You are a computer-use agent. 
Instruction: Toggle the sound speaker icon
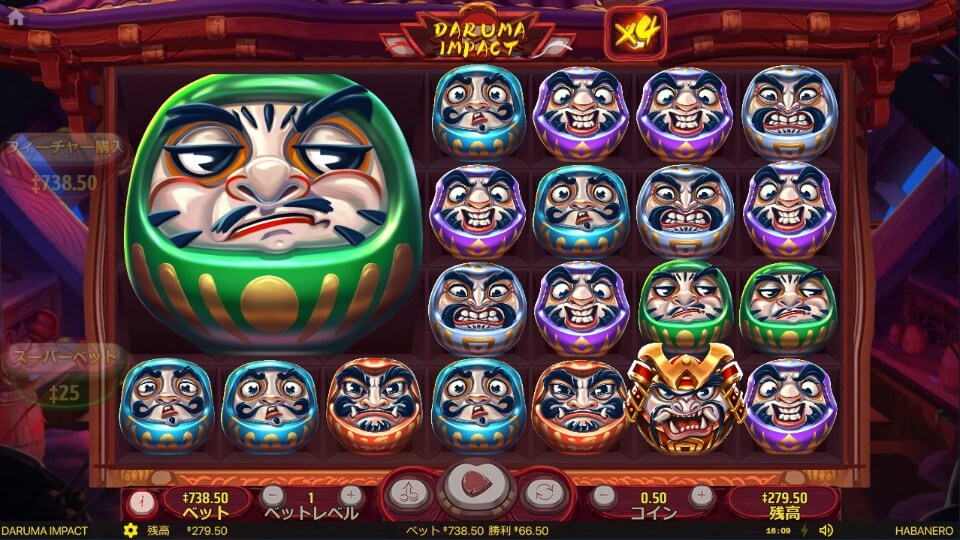826,531
